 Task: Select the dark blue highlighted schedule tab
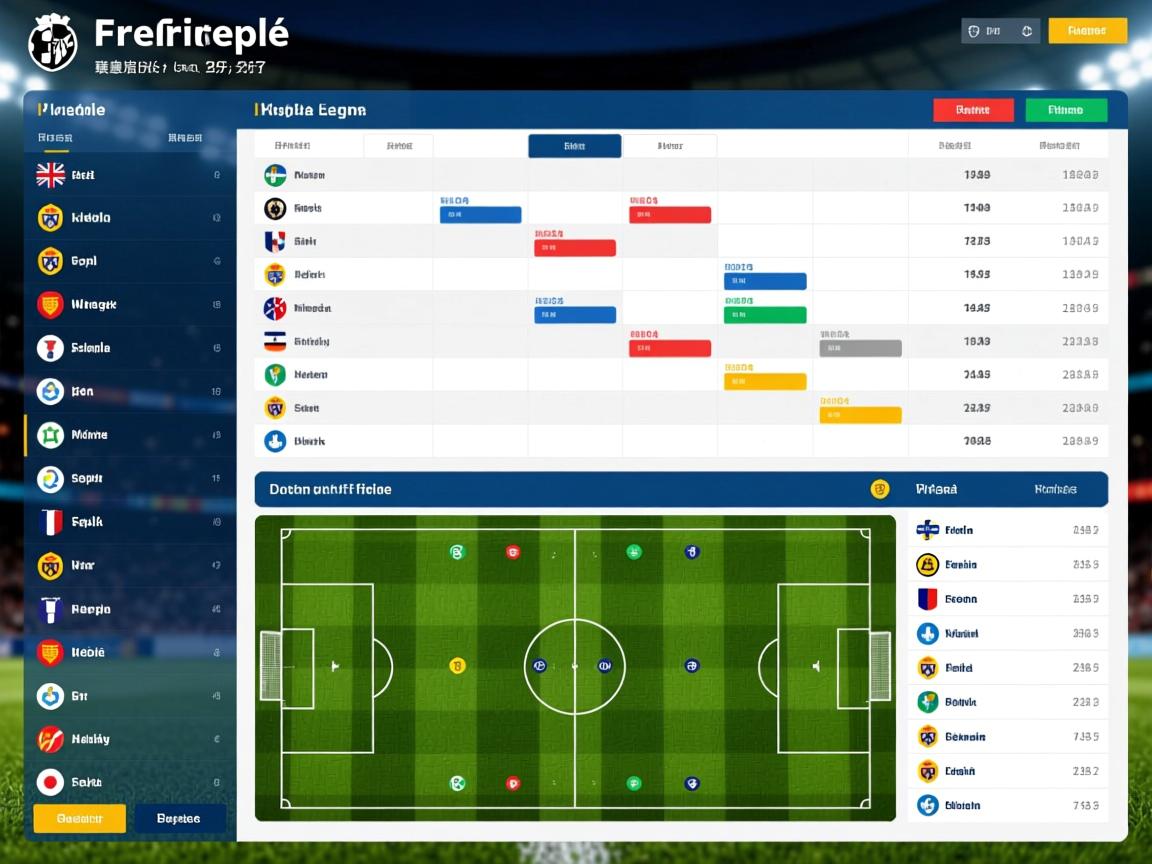tap(574, 146)
